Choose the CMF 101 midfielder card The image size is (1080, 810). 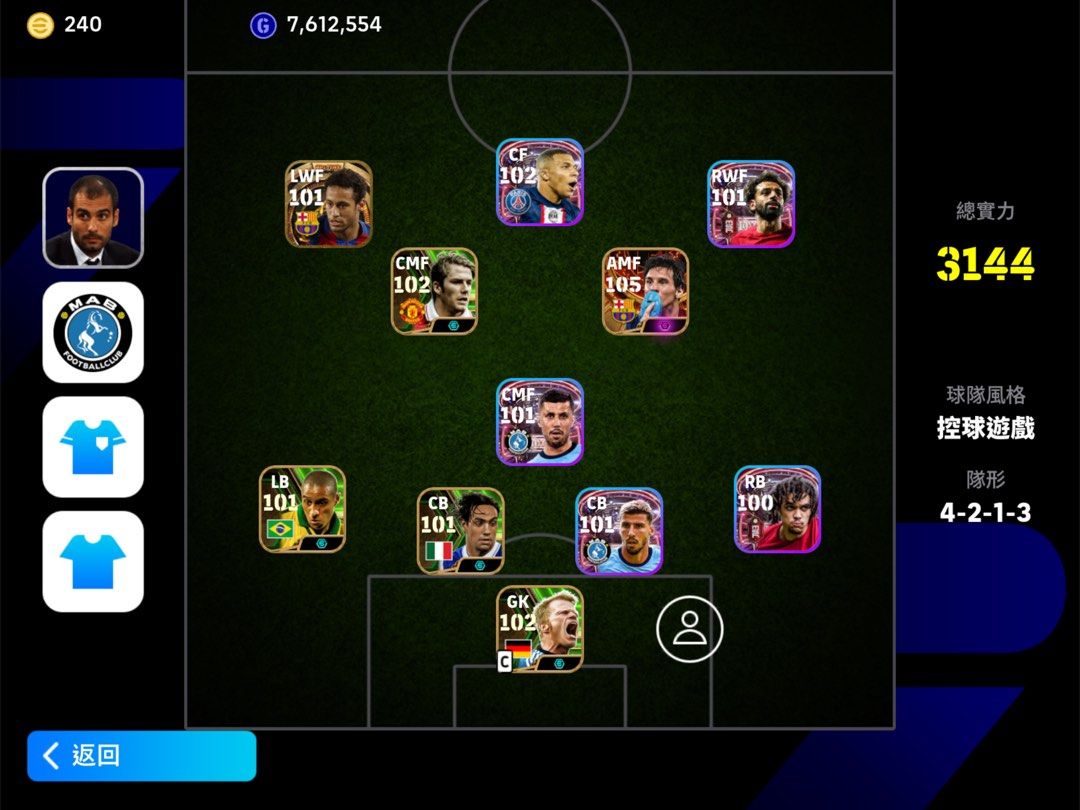click(540, 421)
